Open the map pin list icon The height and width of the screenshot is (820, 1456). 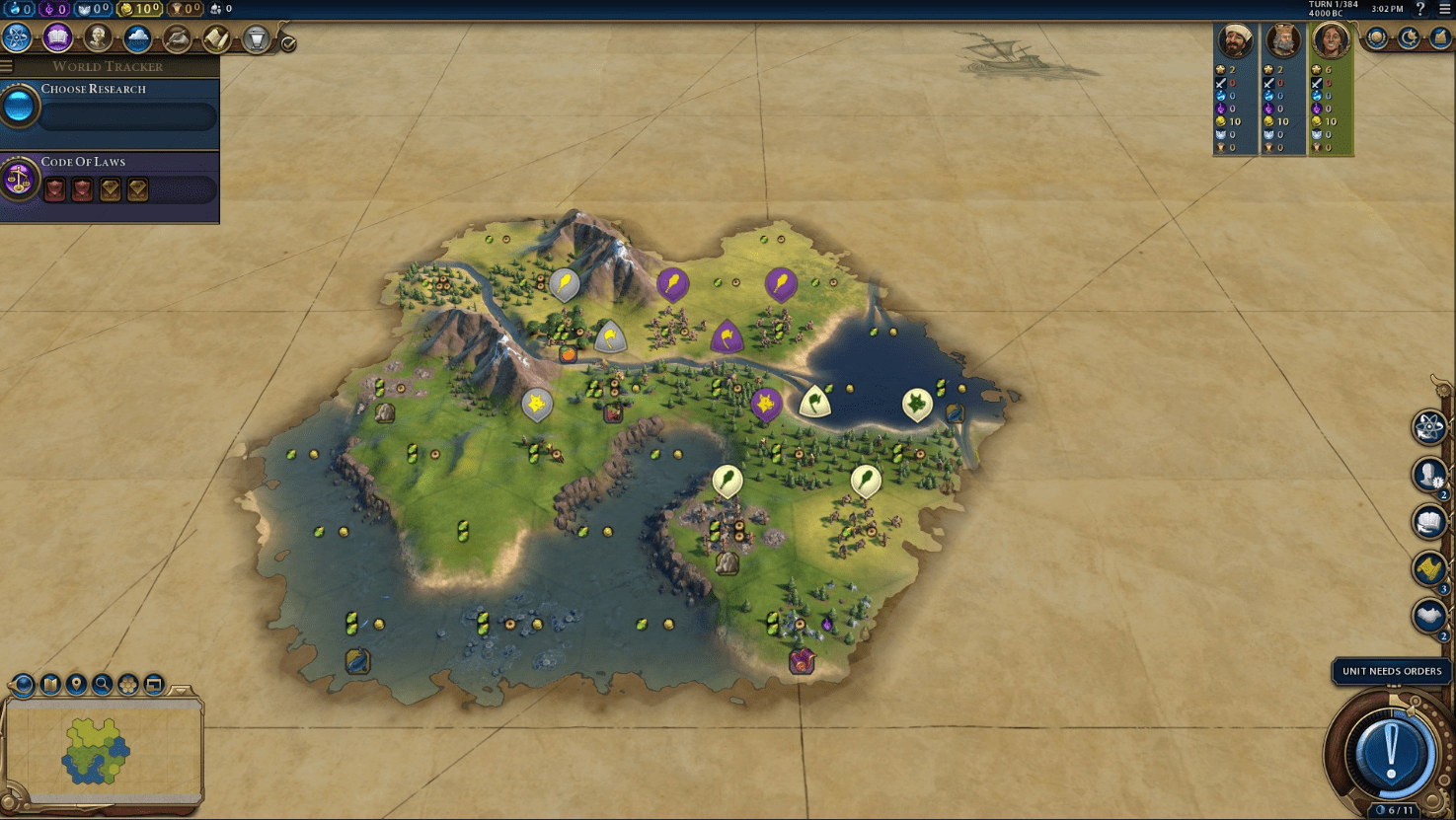click(75, 683)
